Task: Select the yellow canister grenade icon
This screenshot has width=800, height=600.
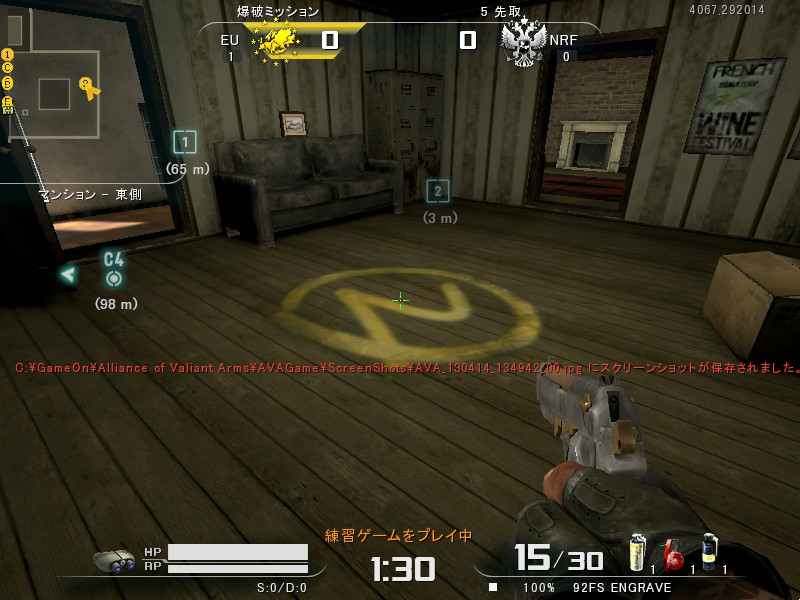Action: click(x=637, y=553)
